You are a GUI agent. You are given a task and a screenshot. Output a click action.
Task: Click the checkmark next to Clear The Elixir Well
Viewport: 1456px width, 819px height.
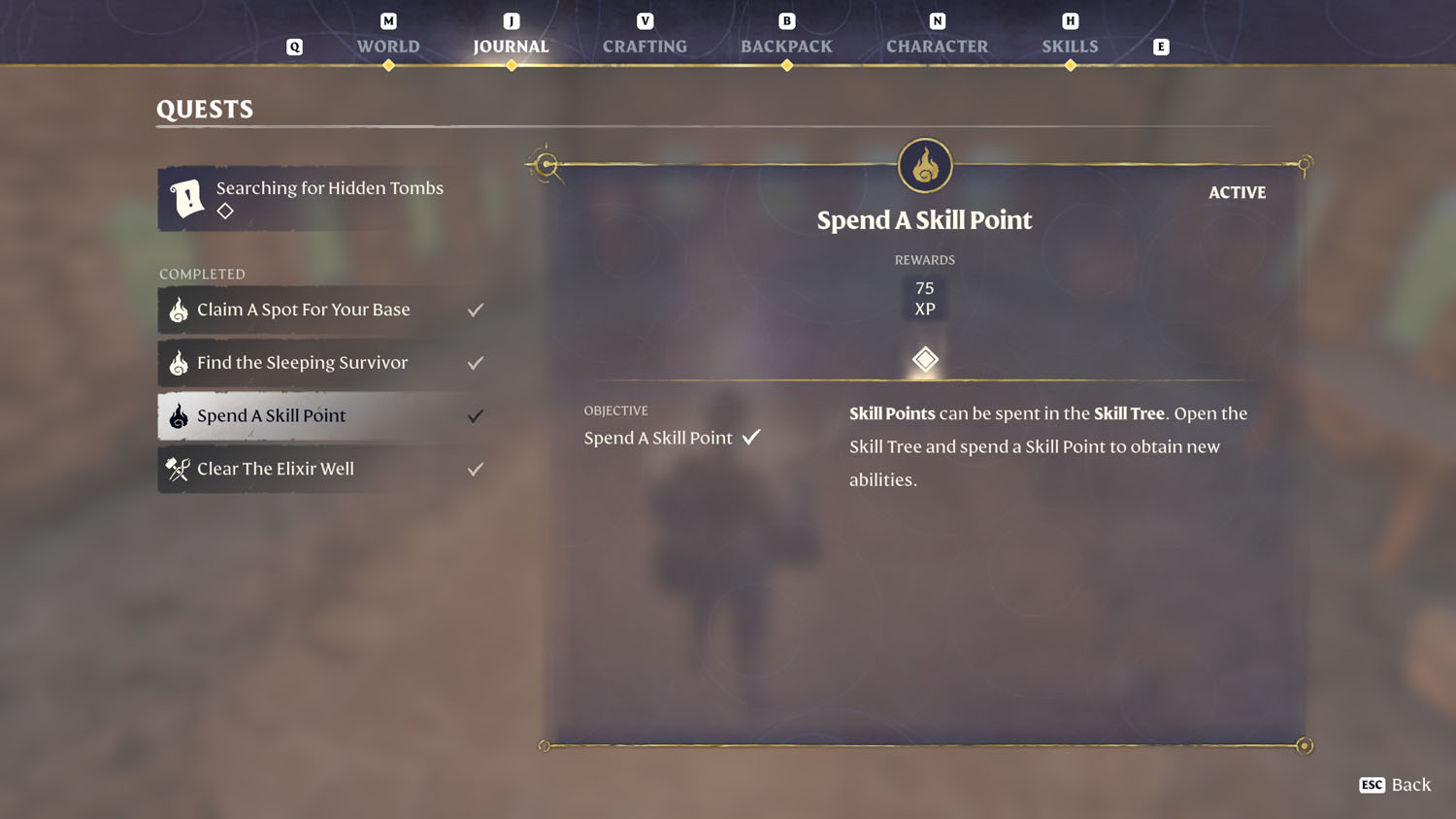point(476,469)
